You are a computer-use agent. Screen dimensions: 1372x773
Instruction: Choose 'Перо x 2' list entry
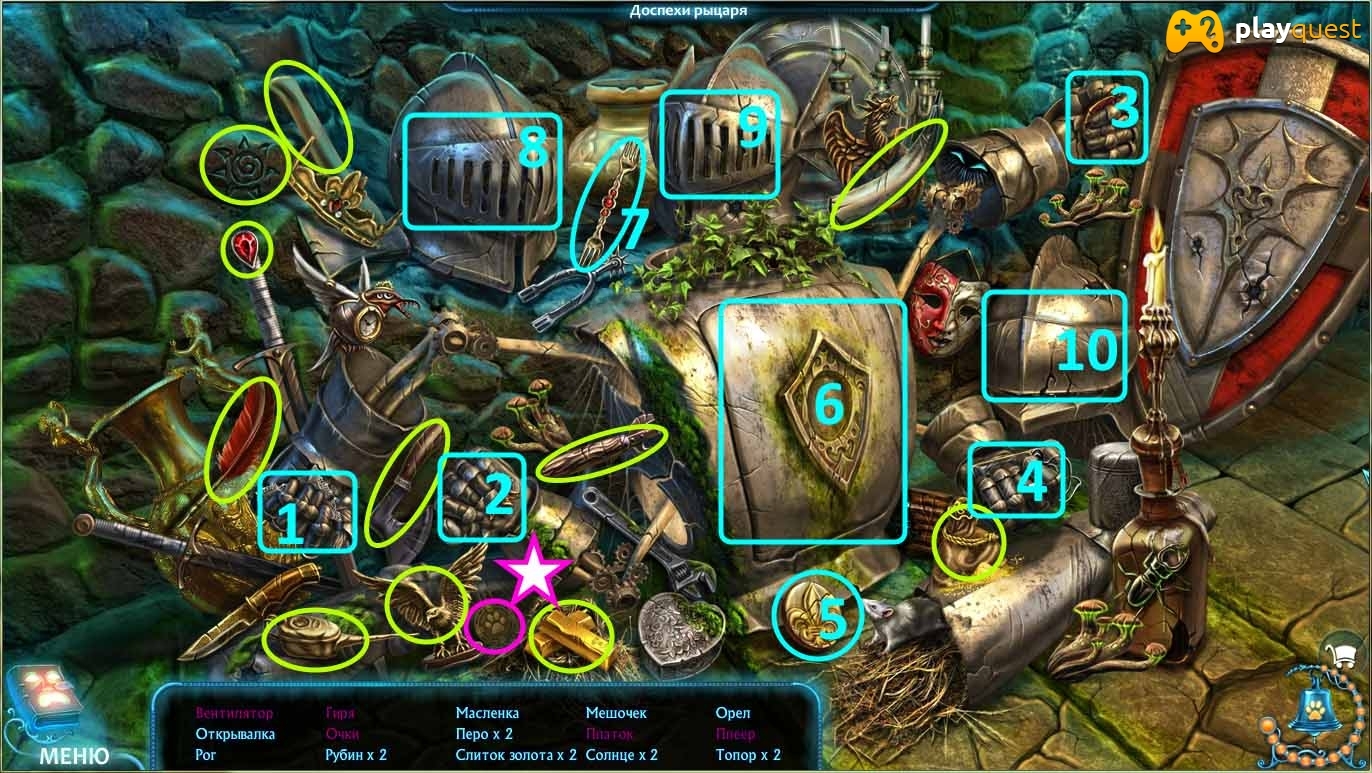[484, 734]
